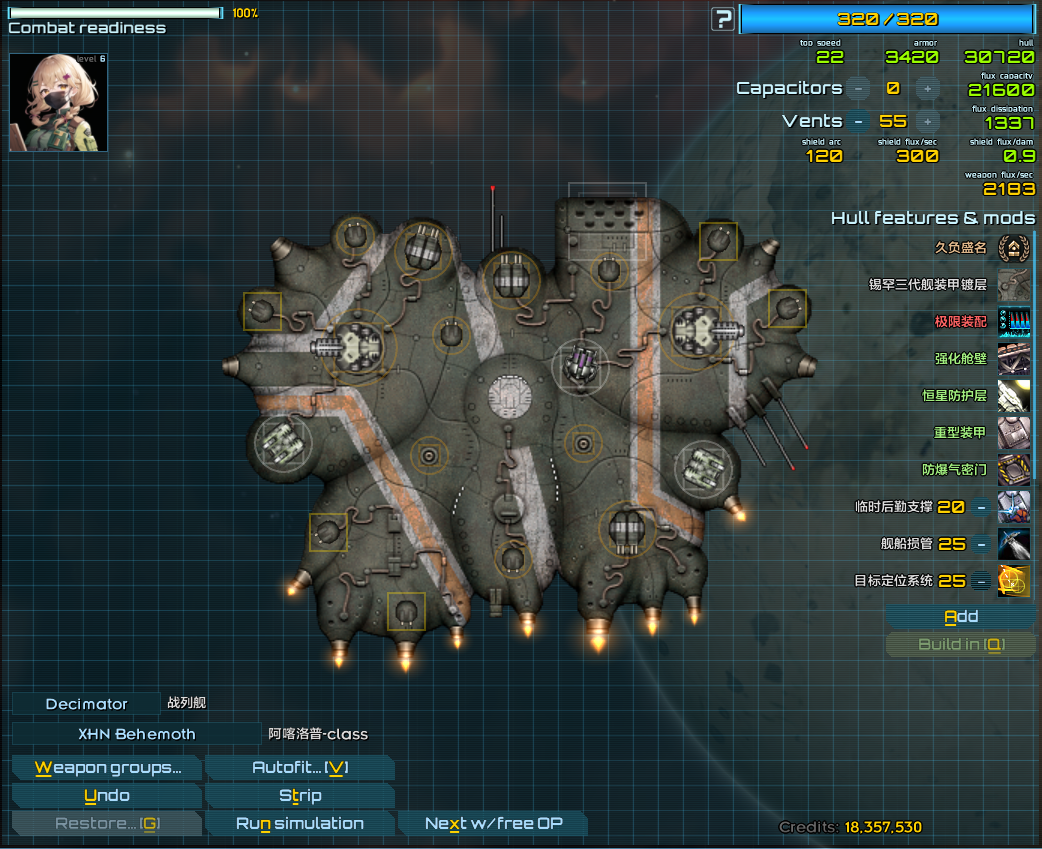Screen dimensions: 1042x849
Task: Go to Next w/free OP ship
Action: coord(493,824)
